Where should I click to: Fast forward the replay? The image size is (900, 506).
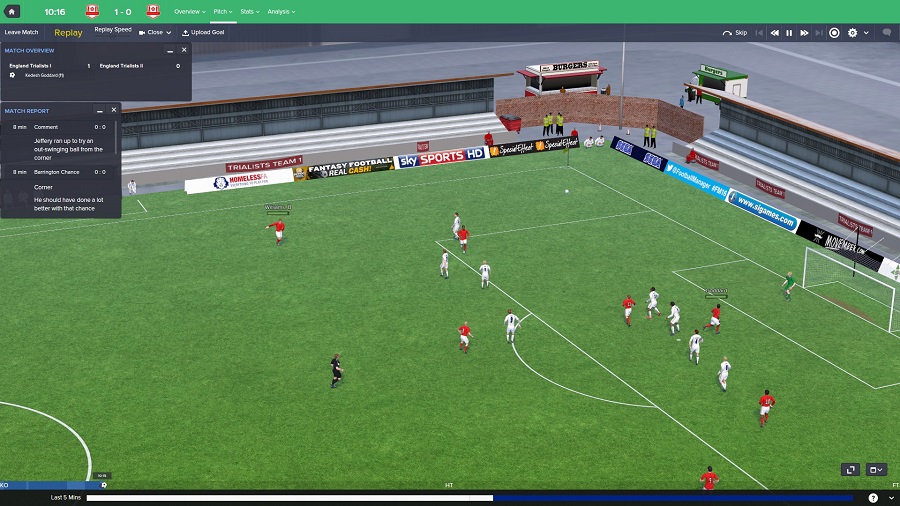point(804,32)
